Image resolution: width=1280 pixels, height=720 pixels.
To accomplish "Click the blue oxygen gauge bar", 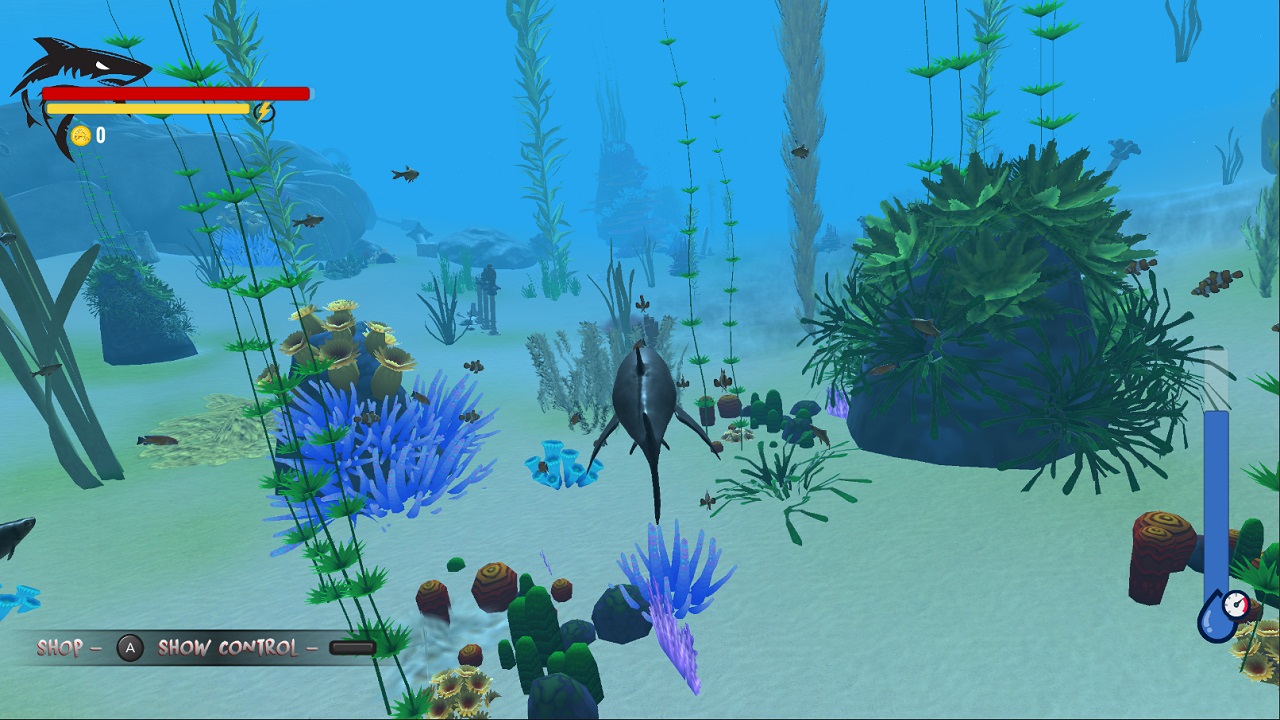I will pos(1216,500).
